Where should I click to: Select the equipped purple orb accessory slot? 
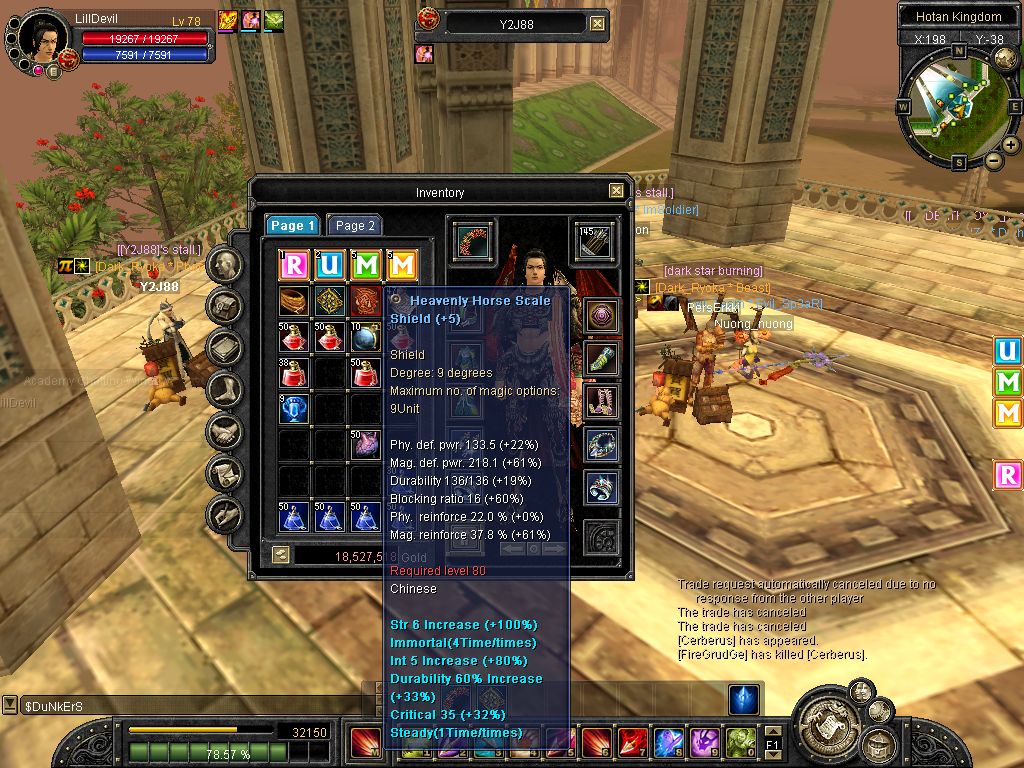(601, 317)
